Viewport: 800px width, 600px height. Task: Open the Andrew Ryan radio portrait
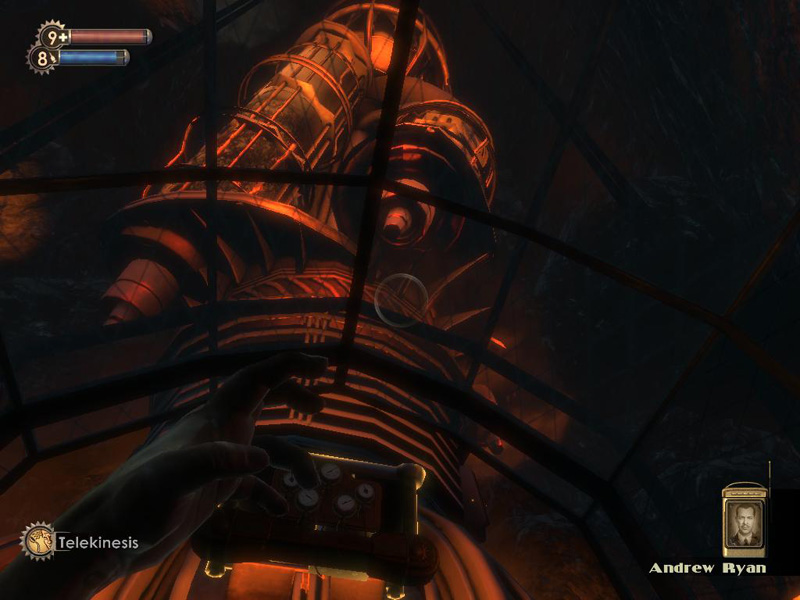tap(743, 522)
